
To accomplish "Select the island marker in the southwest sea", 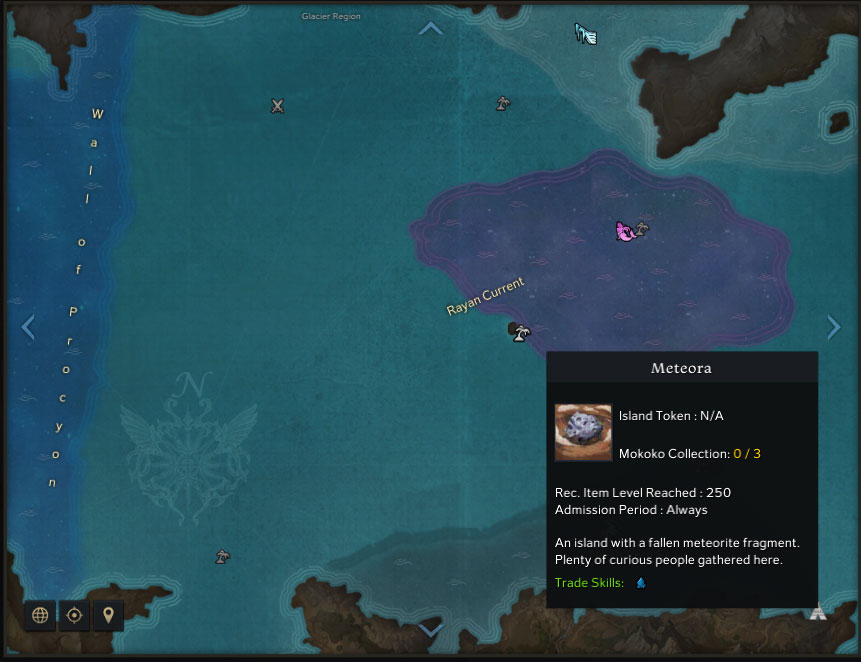I will (x=223, y=557).
